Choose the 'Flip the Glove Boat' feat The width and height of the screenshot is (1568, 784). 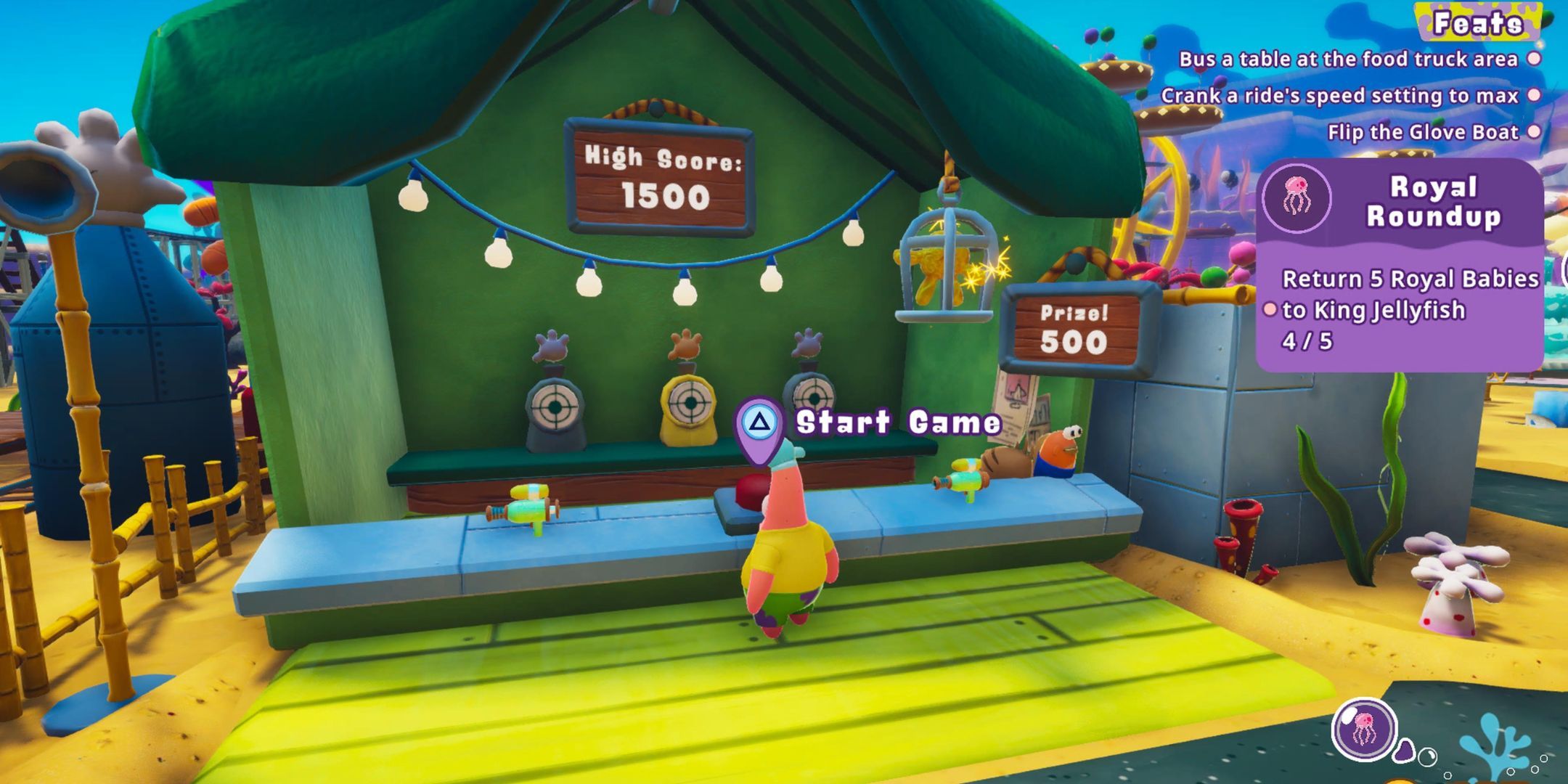(x=1423, y=132)
